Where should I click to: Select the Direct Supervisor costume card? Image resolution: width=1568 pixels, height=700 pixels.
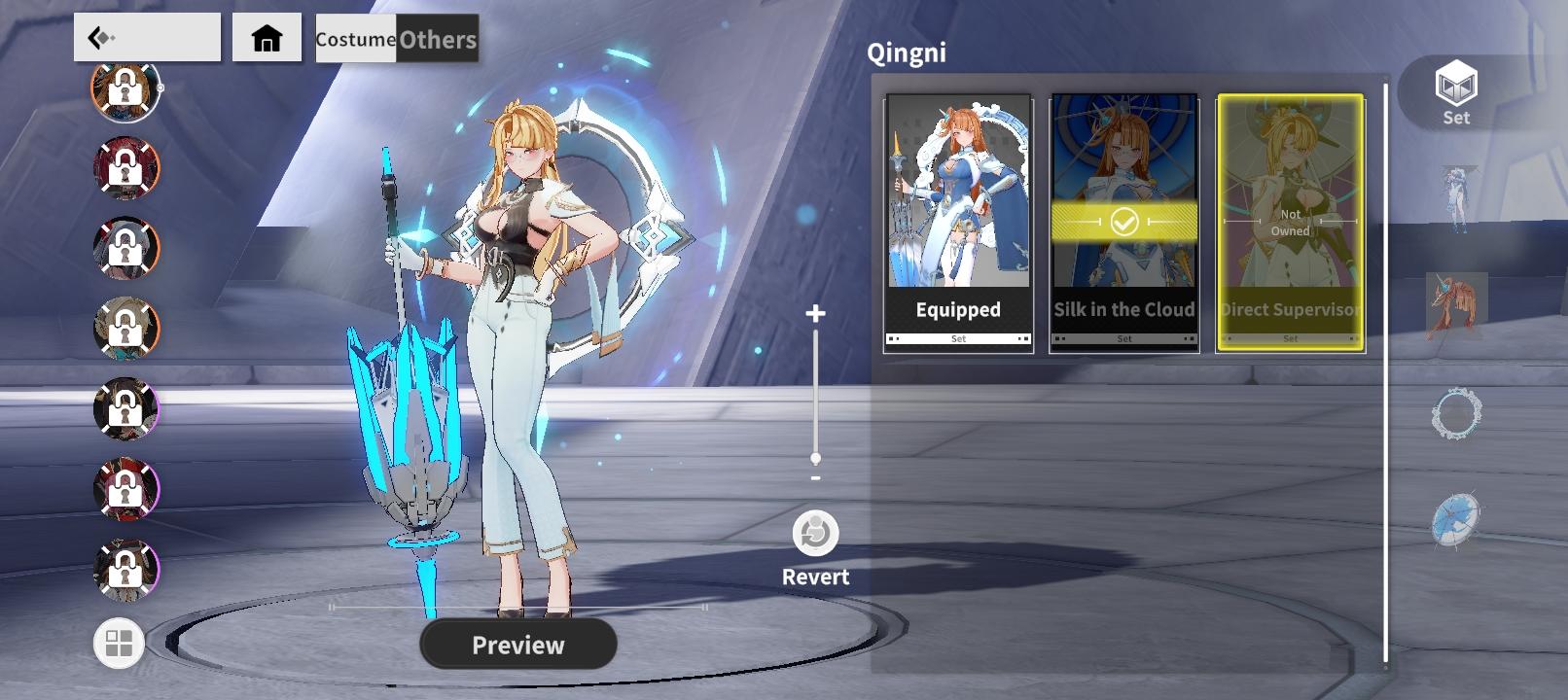(1290, 223)
